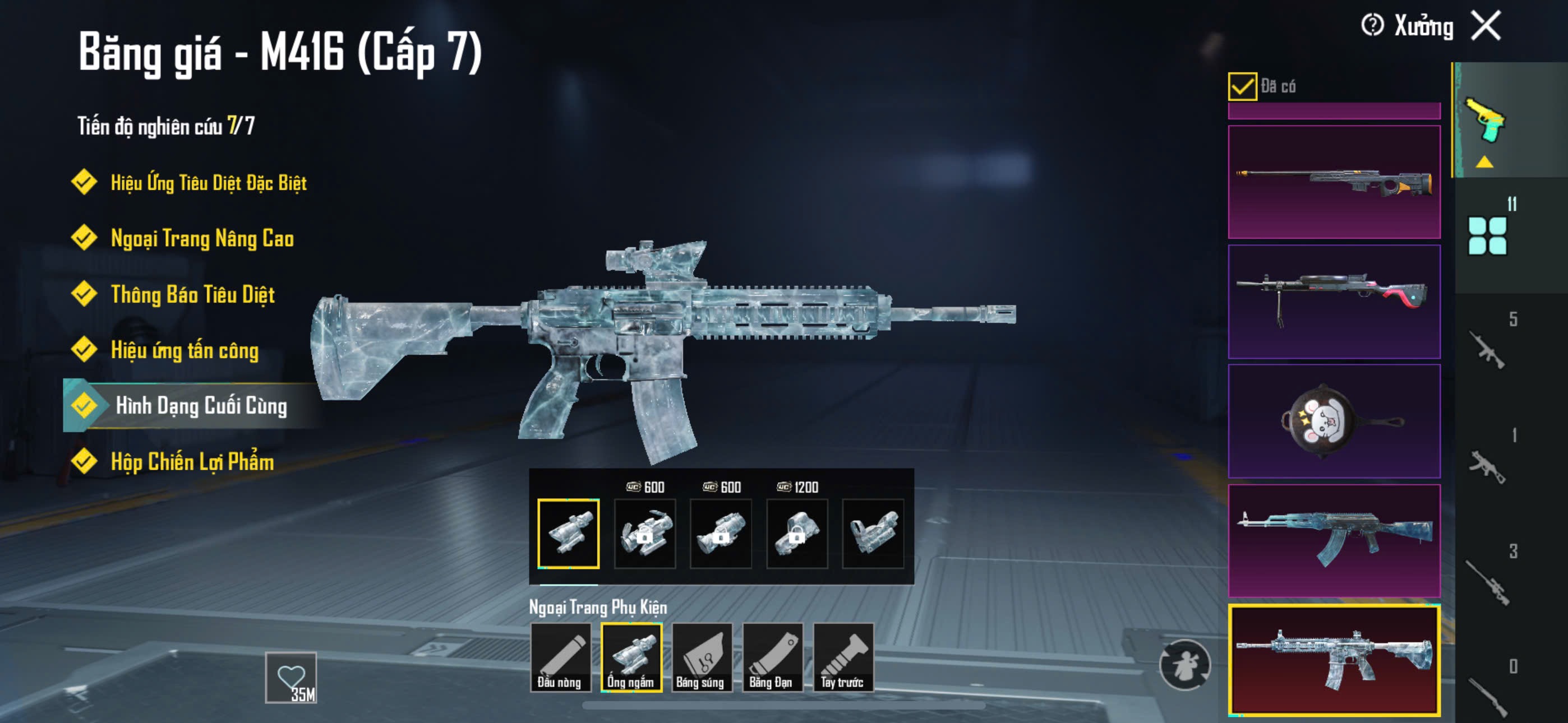Screen dimensions: 1568x723
Task: Toggle the Đã có checkbox
Action: click(1242, 86)
